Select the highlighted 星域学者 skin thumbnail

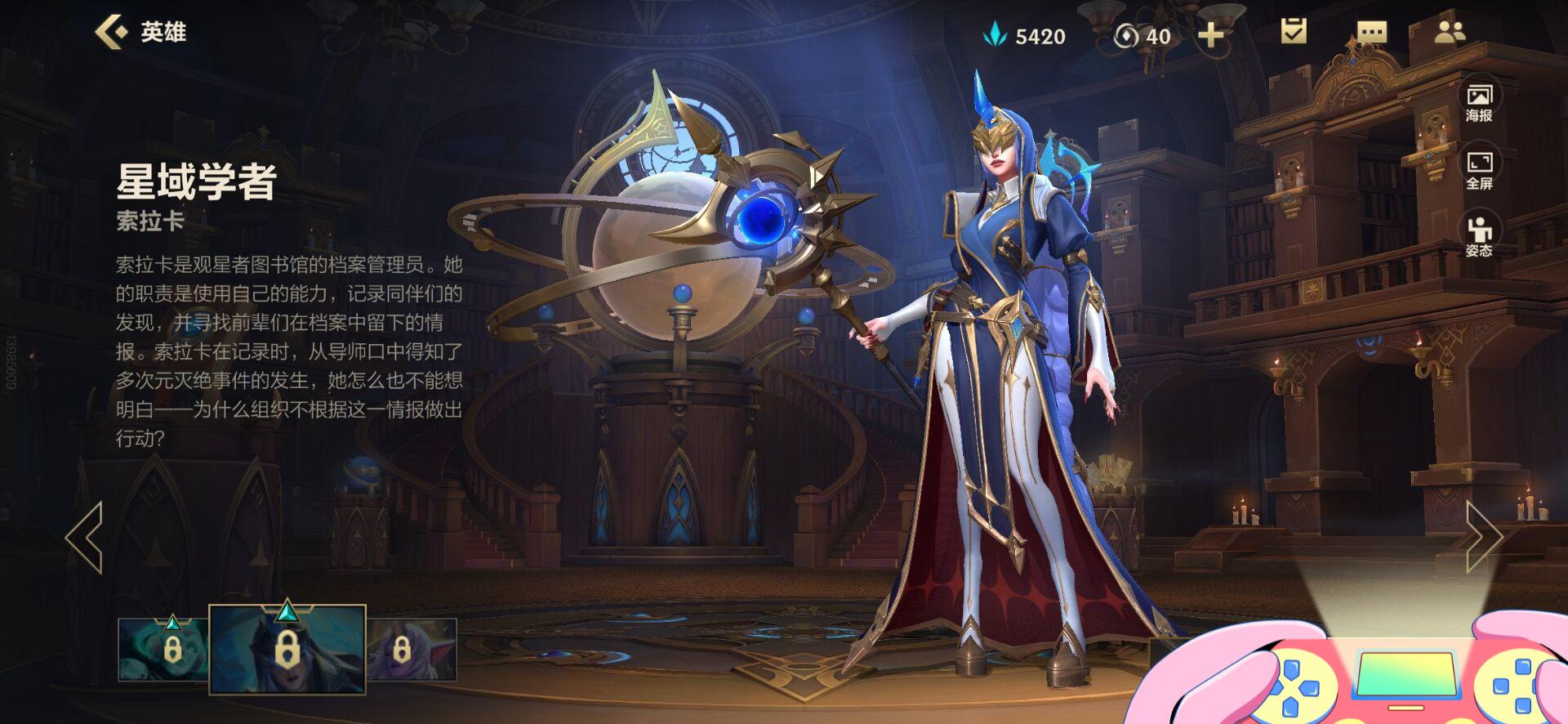click(x=287, y=650)
